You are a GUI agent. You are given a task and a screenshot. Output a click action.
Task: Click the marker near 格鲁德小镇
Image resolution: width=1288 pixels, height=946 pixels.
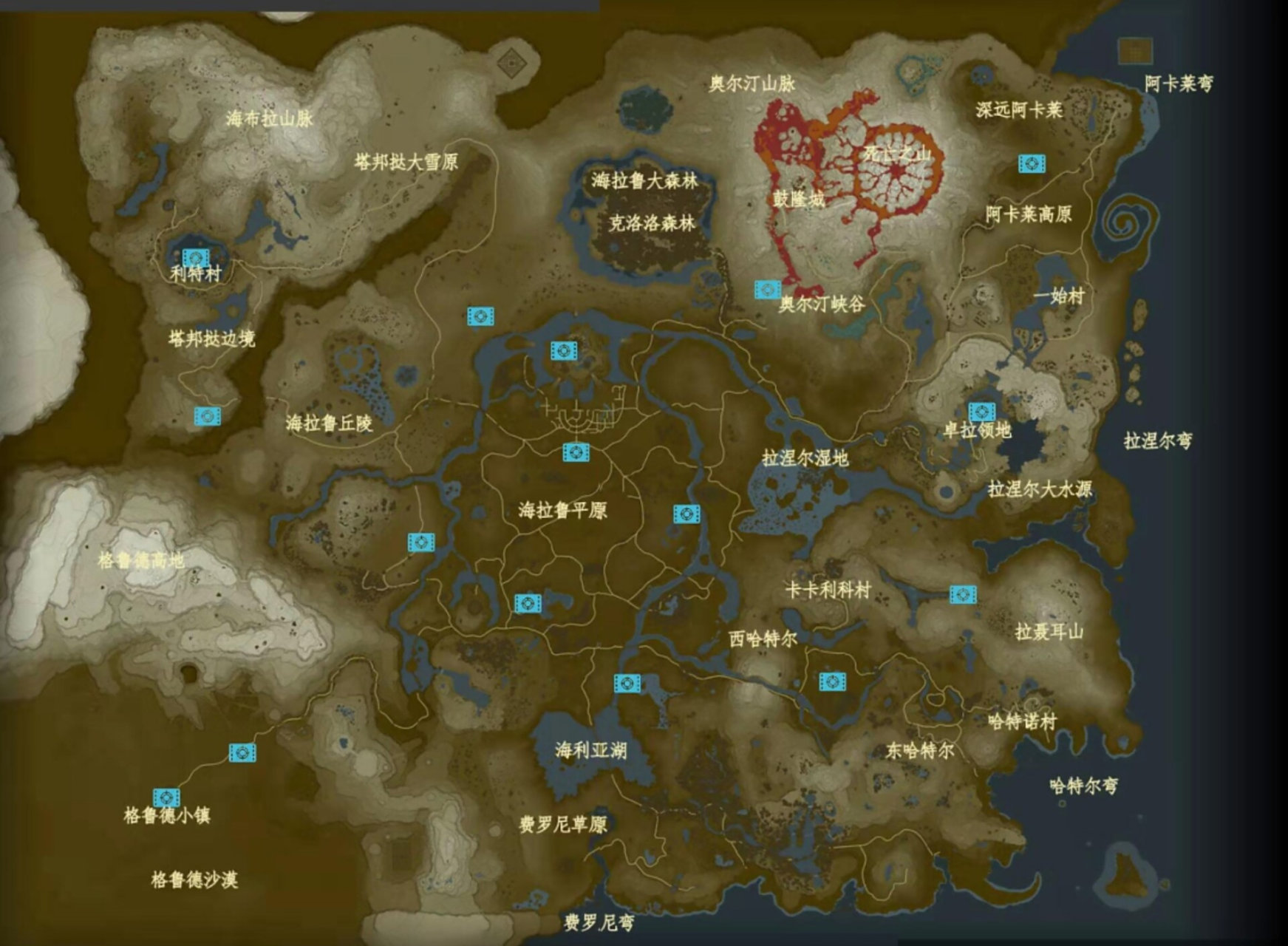coord(166,798)
